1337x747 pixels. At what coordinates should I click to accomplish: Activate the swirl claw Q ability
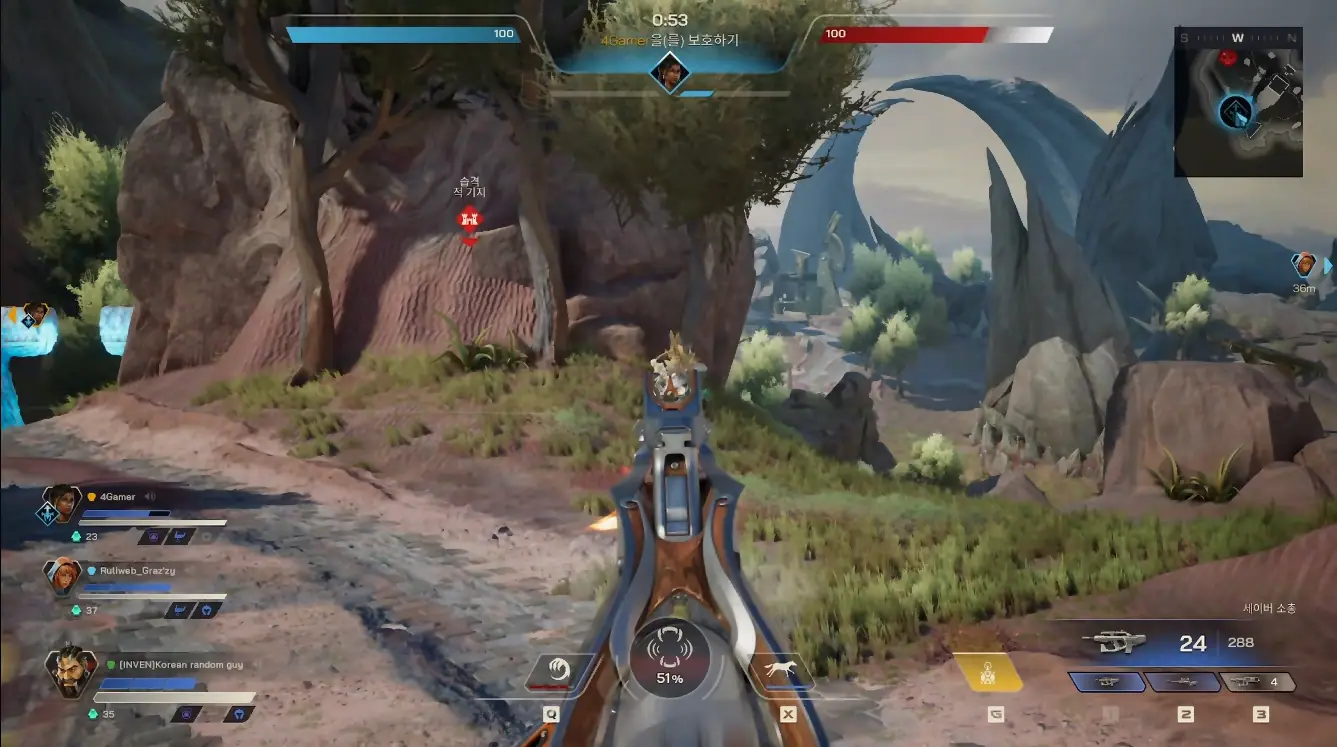555,671
